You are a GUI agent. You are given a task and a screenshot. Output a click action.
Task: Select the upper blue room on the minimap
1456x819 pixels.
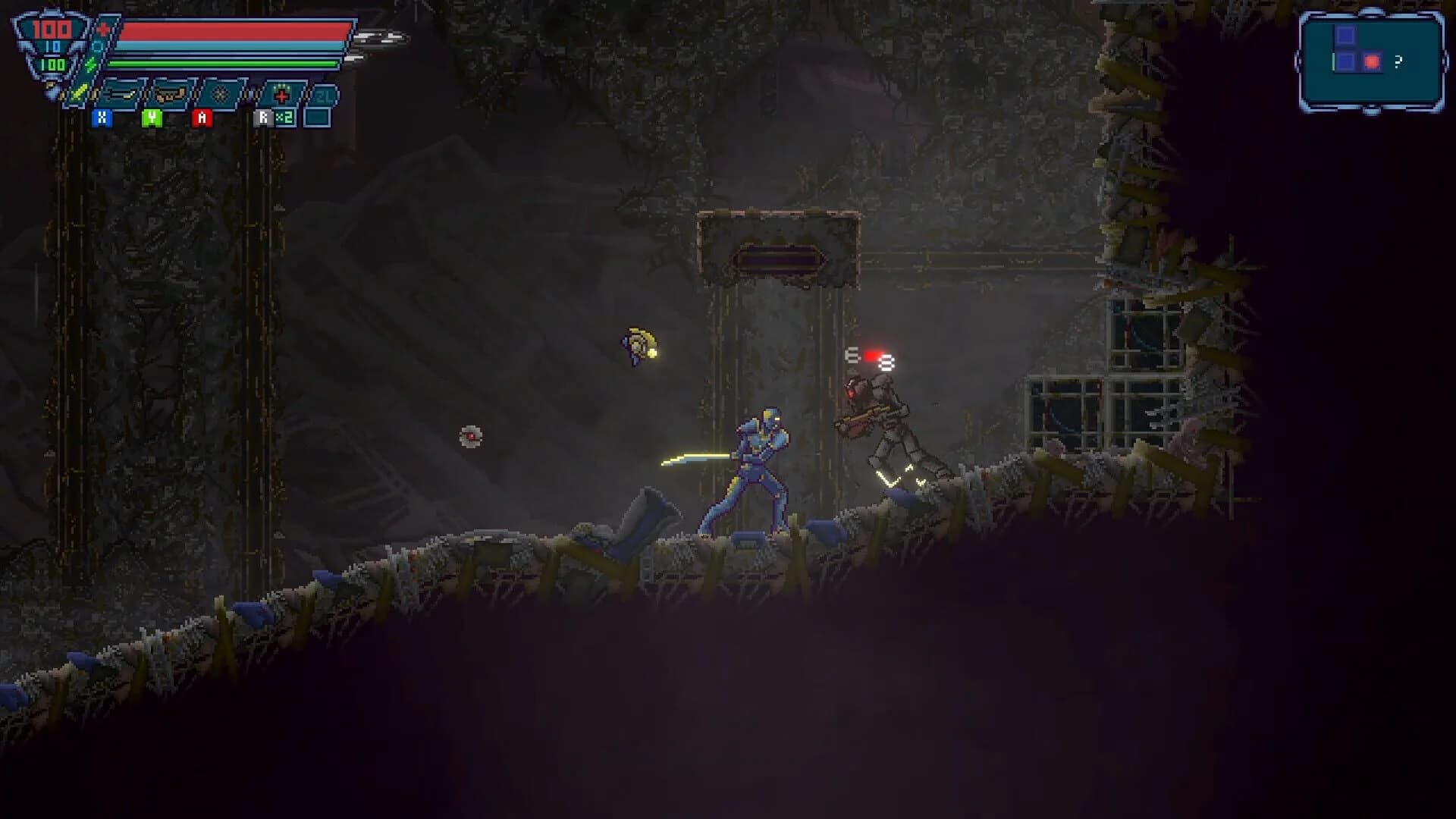coord(1345,35)
